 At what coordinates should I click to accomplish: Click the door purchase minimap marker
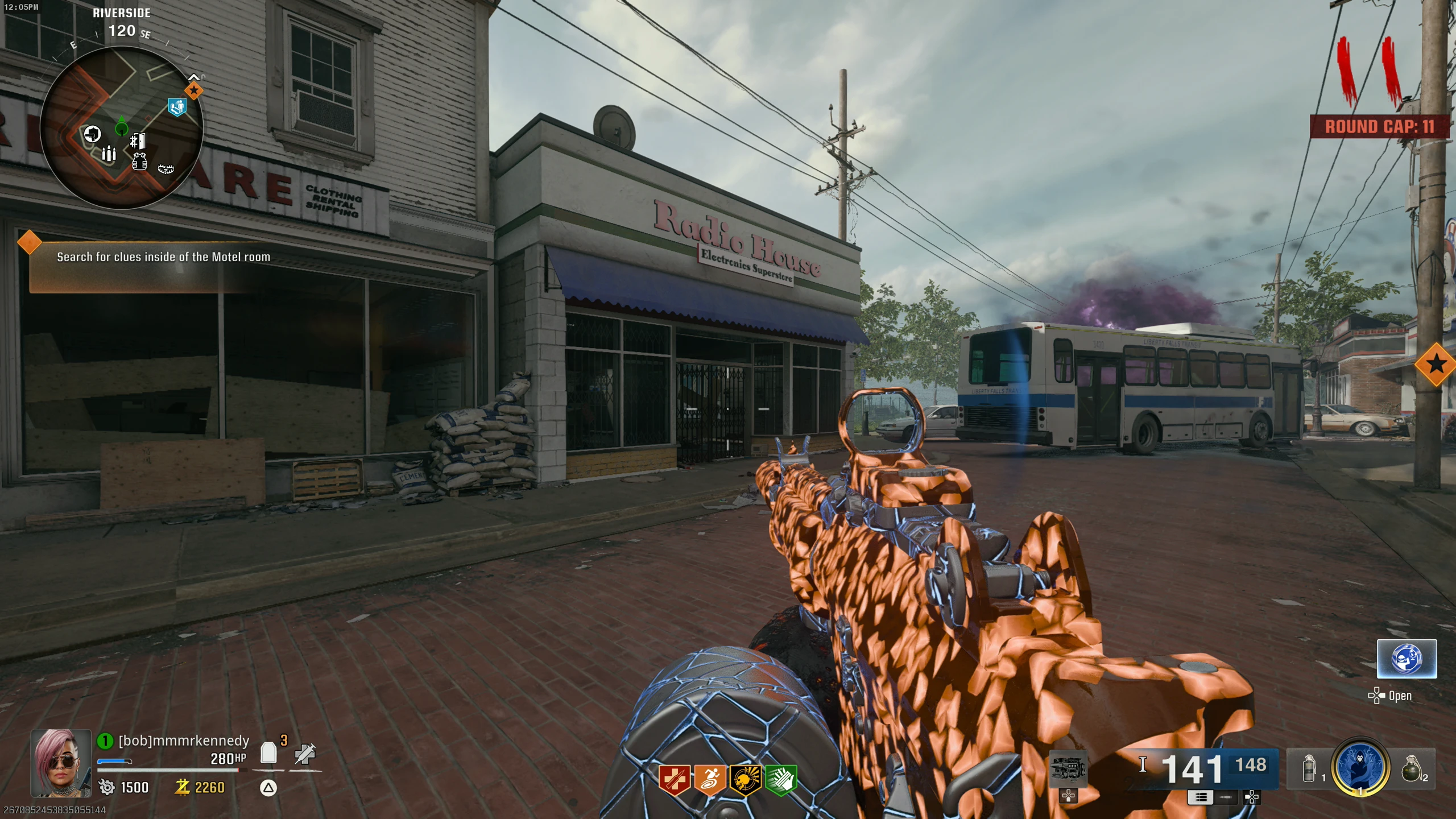[138, 141]
